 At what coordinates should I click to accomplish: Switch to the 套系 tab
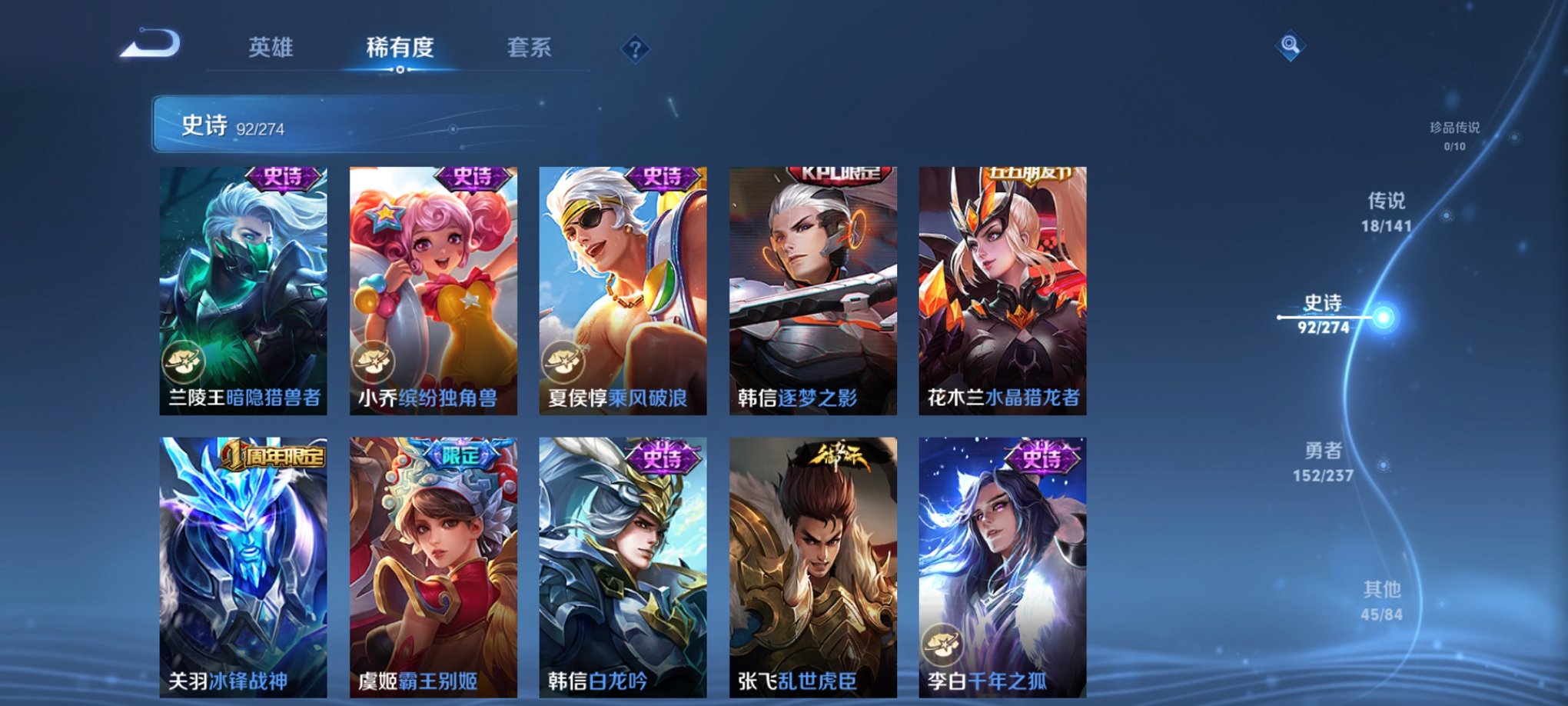coord(530,48)
